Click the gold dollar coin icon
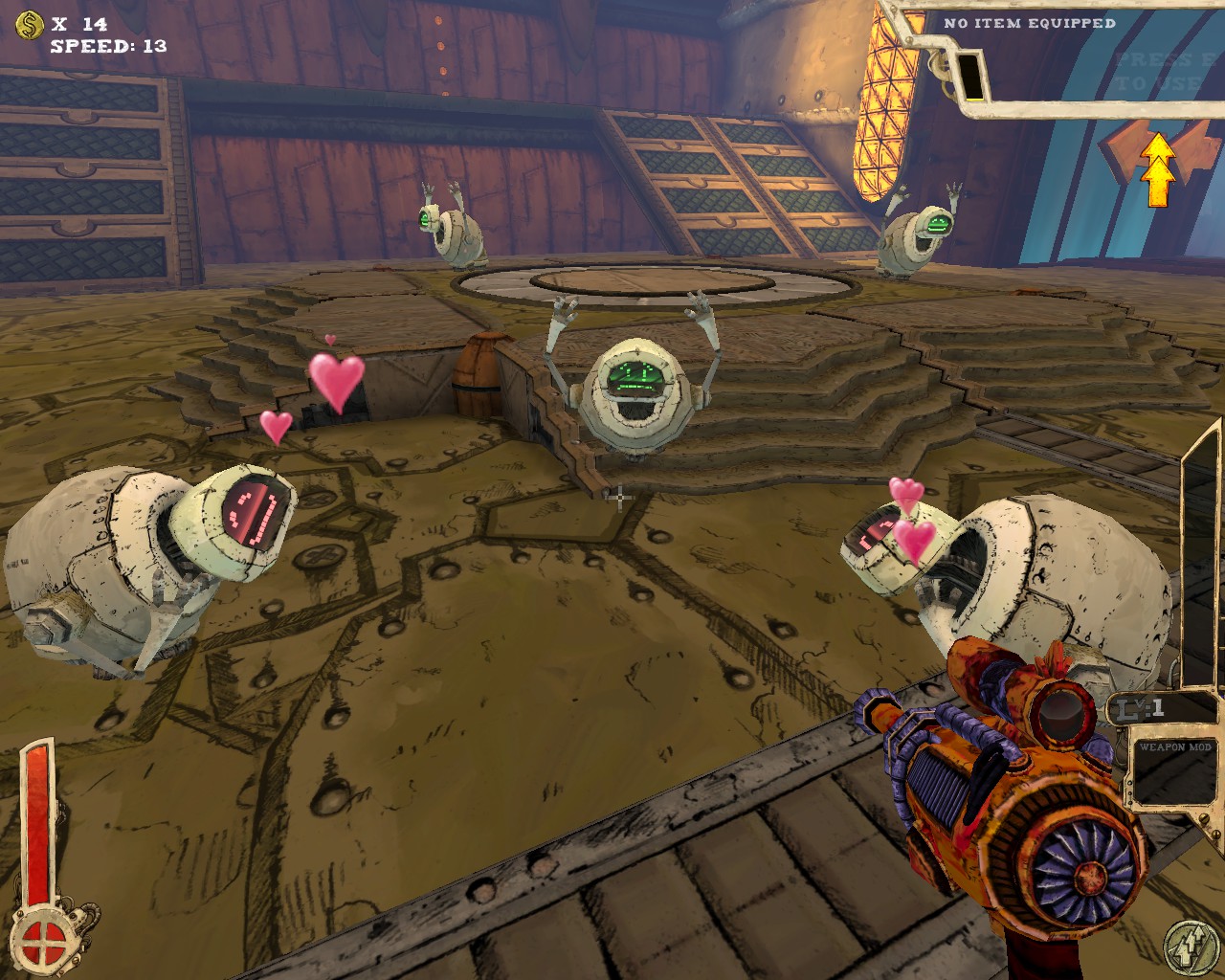This screenshot has width=1225, height=980. [31, 22]
